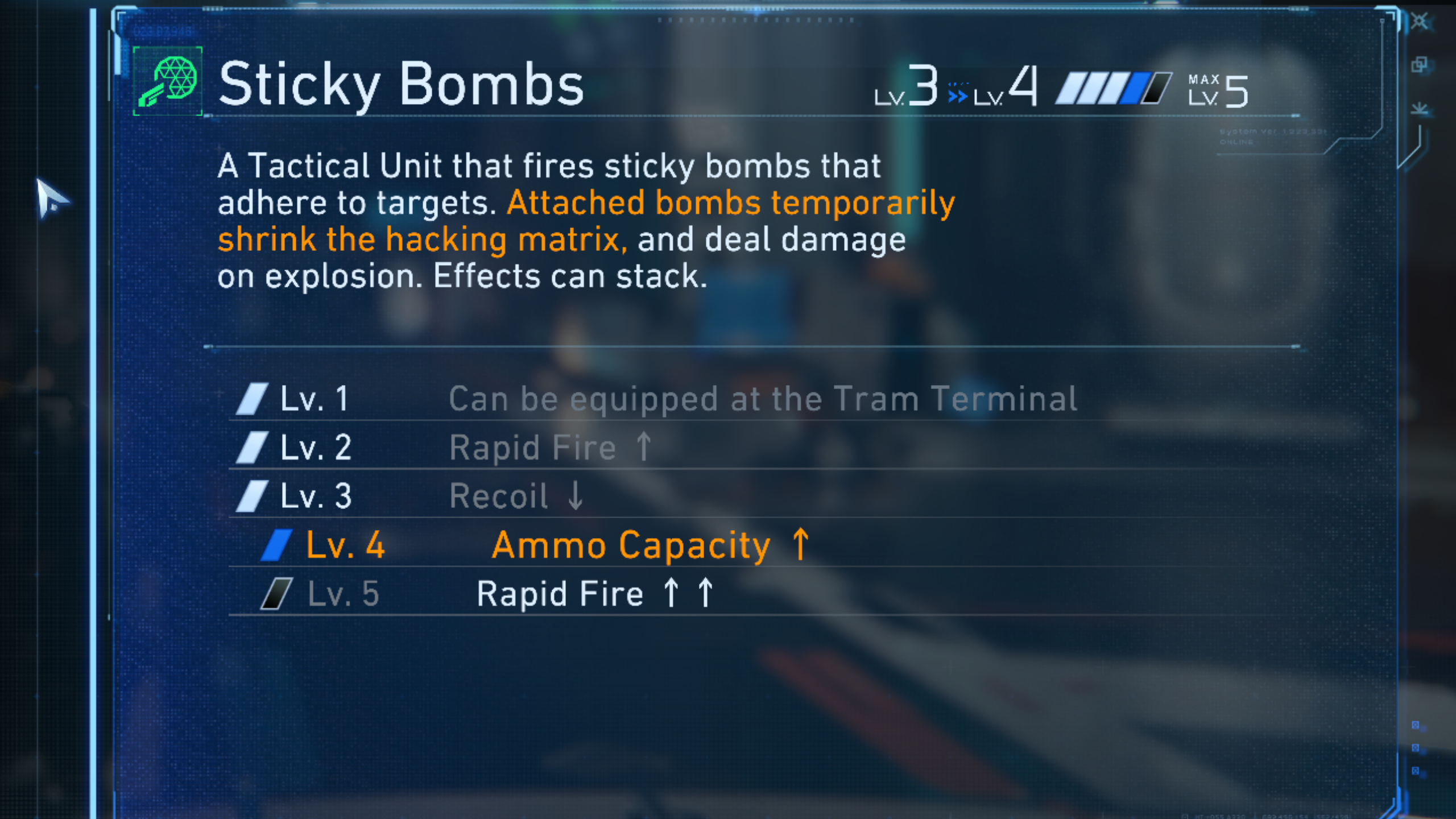This screenshot has width=1456, height=819.
Task: Select the lowest square indicator icon bottom right
Action: pos(1415,770)
